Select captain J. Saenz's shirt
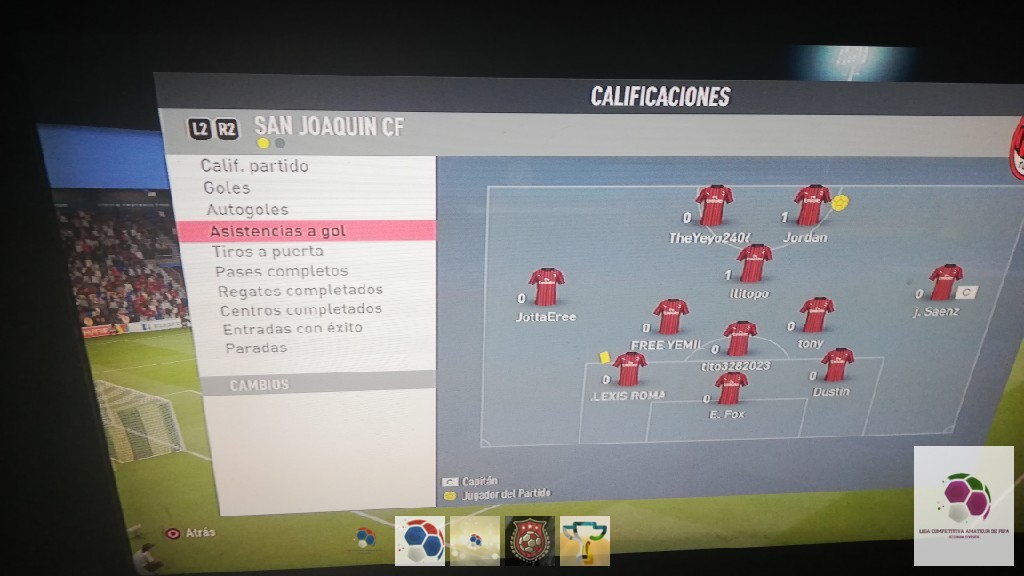1024x576 pixels. 944,283
